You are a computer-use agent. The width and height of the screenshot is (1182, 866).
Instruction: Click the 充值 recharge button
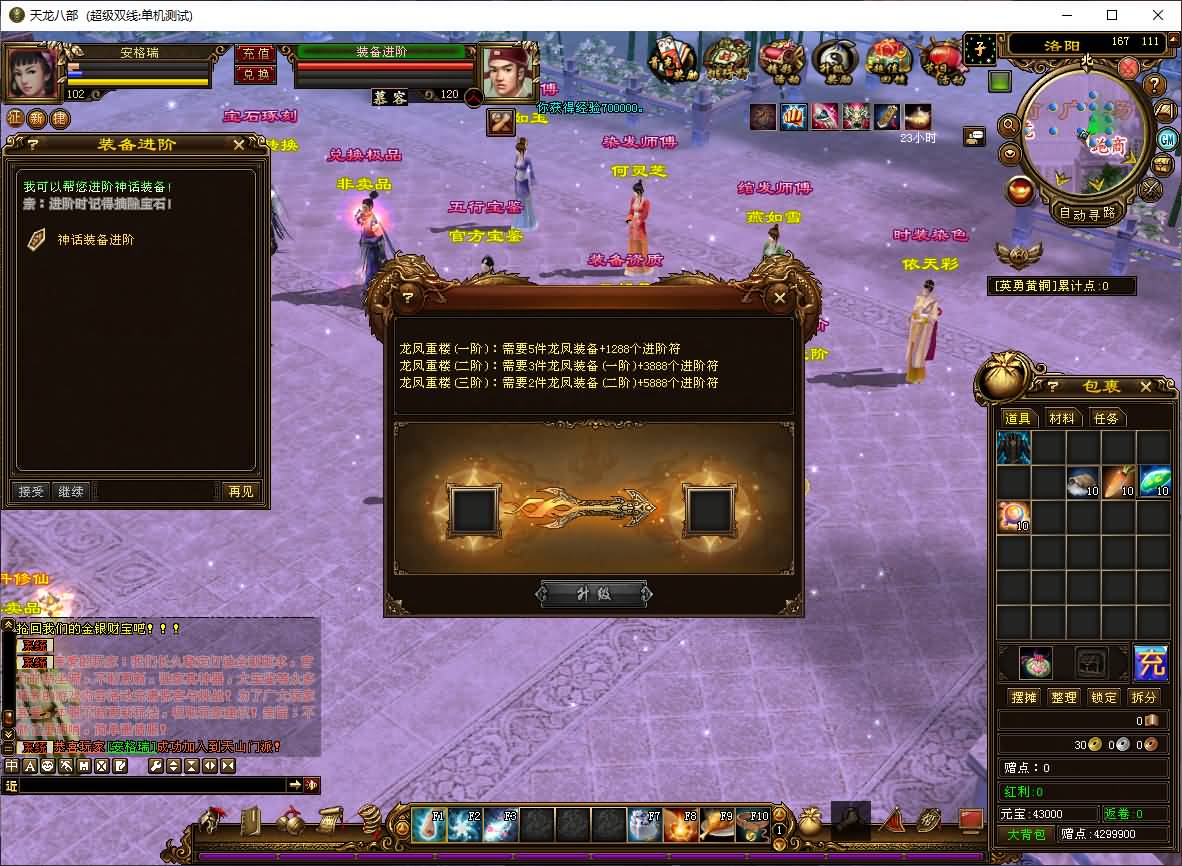coord(255,53)
